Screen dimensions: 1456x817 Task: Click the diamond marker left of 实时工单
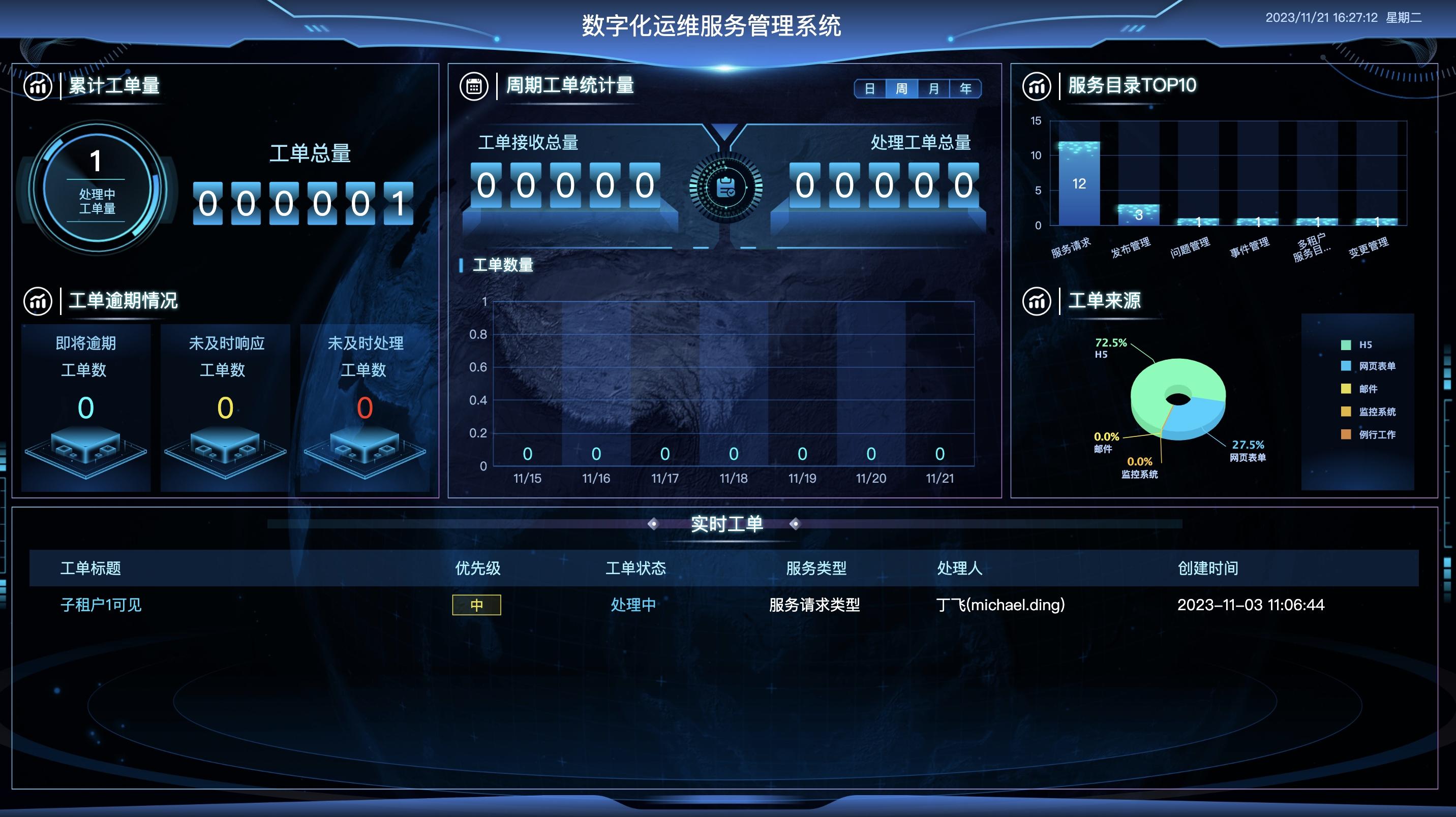(654, 524)
